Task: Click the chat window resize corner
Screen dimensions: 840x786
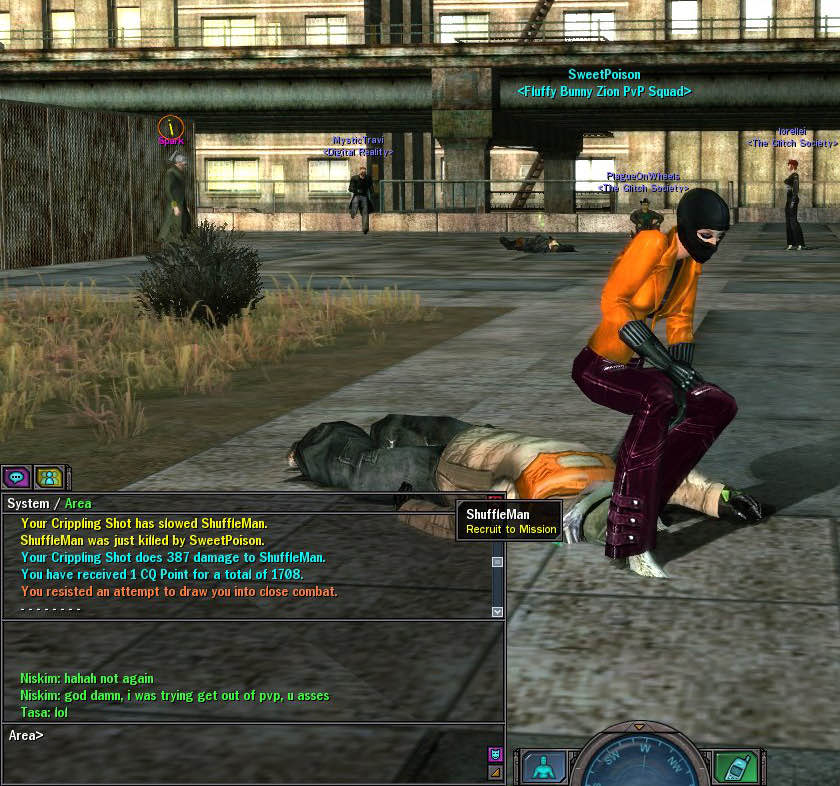Action: (495, 772)
